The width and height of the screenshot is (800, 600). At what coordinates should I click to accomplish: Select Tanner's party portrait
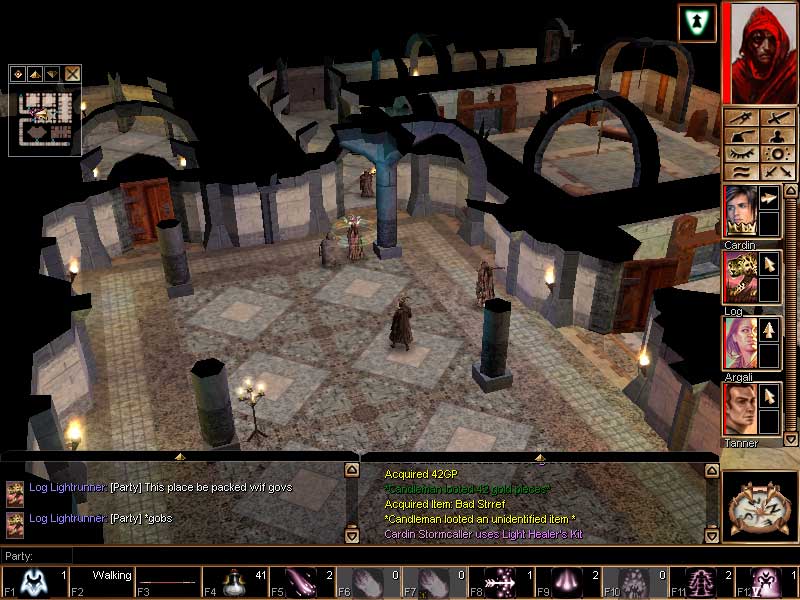[739, 408]
